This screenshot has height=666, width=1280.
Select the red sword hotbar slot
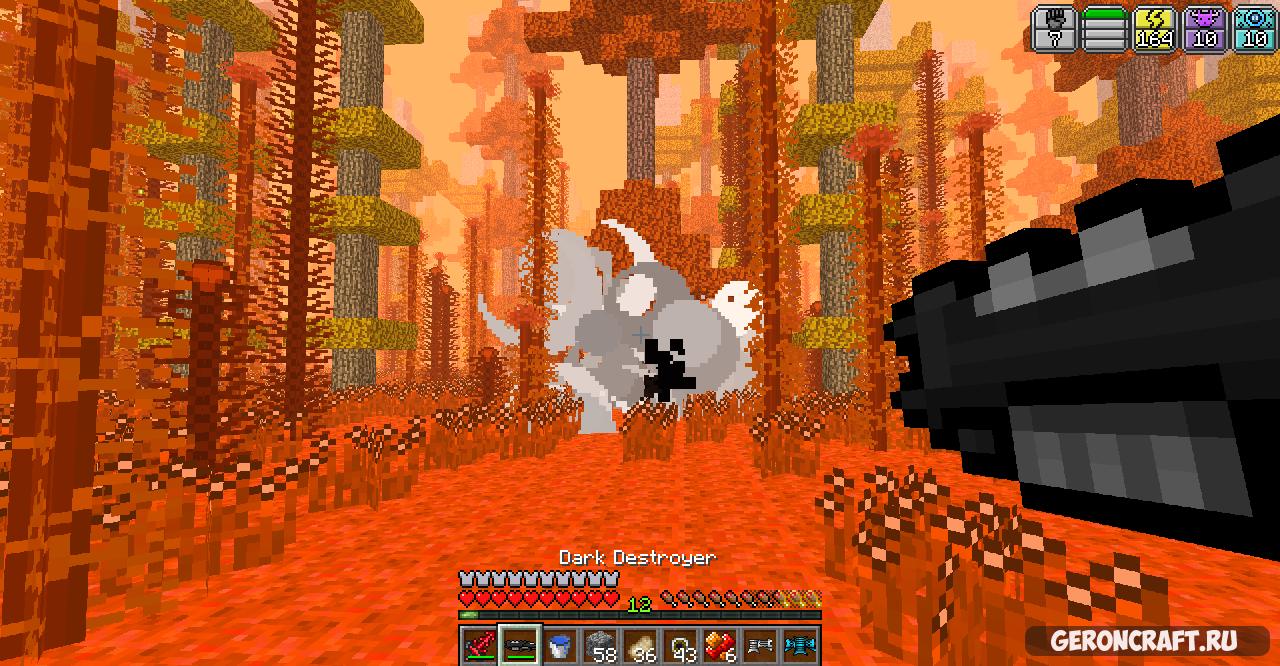pyautogui.click(x=481, y=646)
